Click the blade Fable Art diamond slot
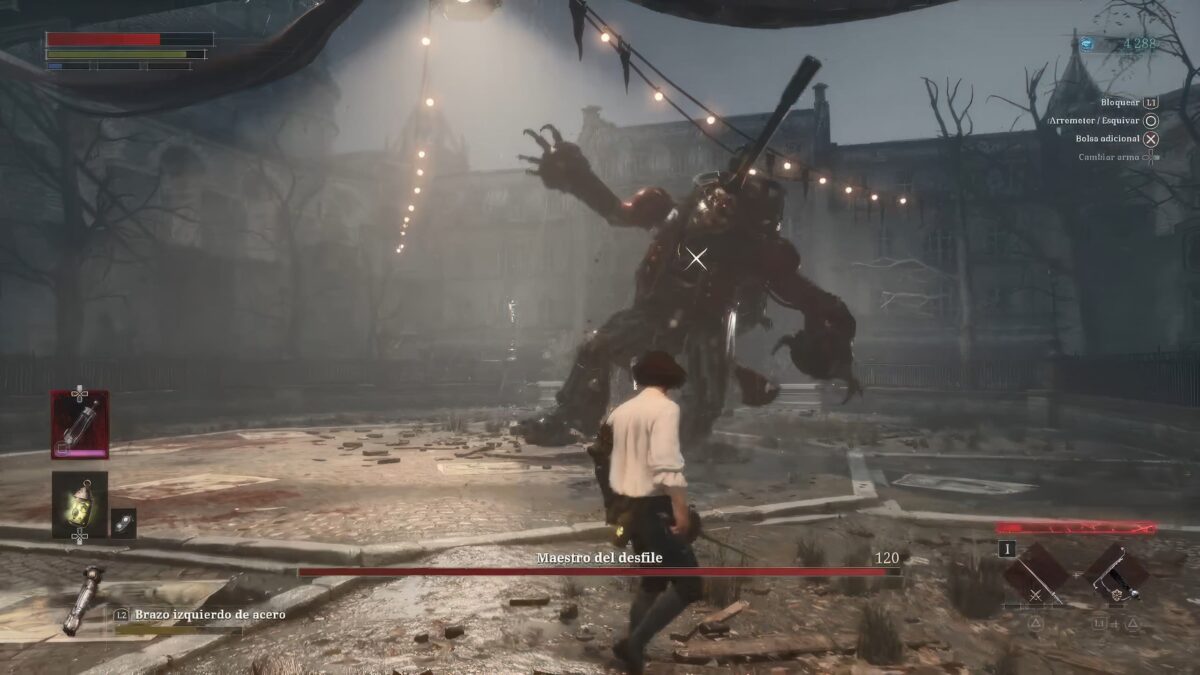The height and width of the screenshot is (675, 1200). coord(1035,573)
